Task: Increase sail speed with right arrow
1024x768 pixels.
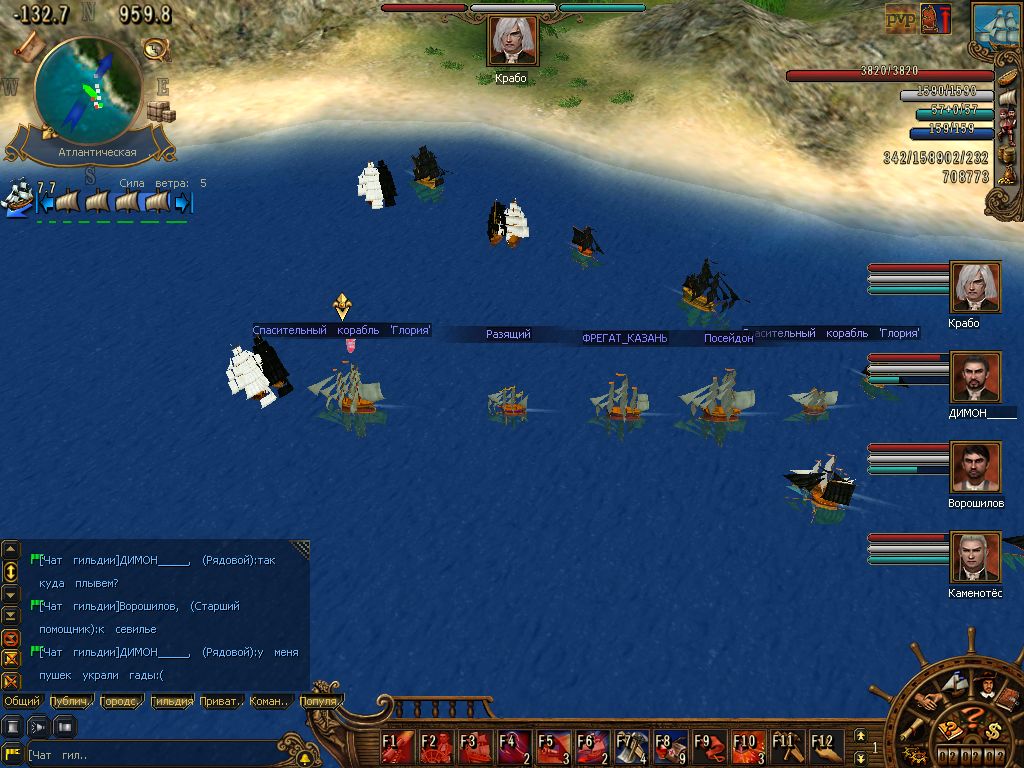Action: (x=183, y=203)
